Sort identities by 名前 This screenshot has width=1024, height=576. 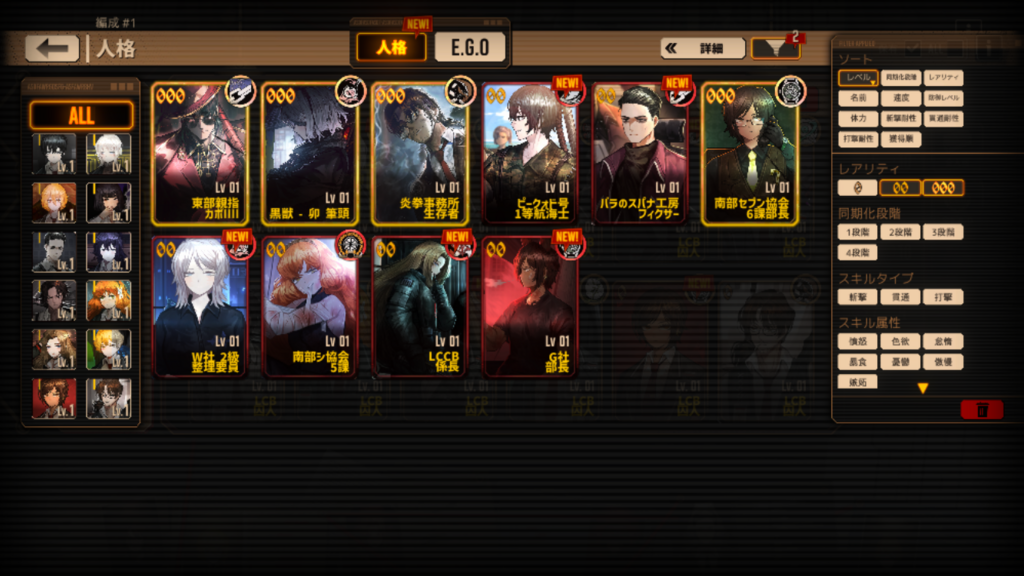857,99
